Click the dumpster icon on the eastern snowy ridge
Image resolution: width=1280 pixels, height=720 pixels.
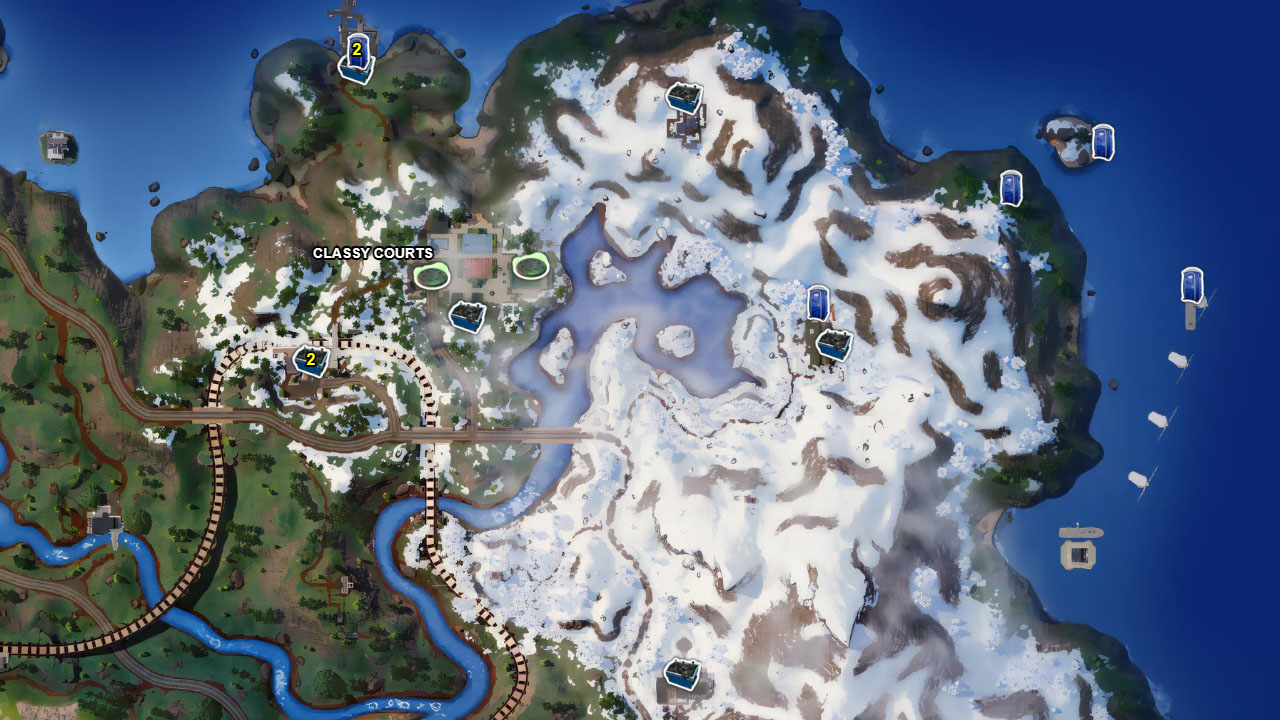pyautogui.click(x=834, y=343)
